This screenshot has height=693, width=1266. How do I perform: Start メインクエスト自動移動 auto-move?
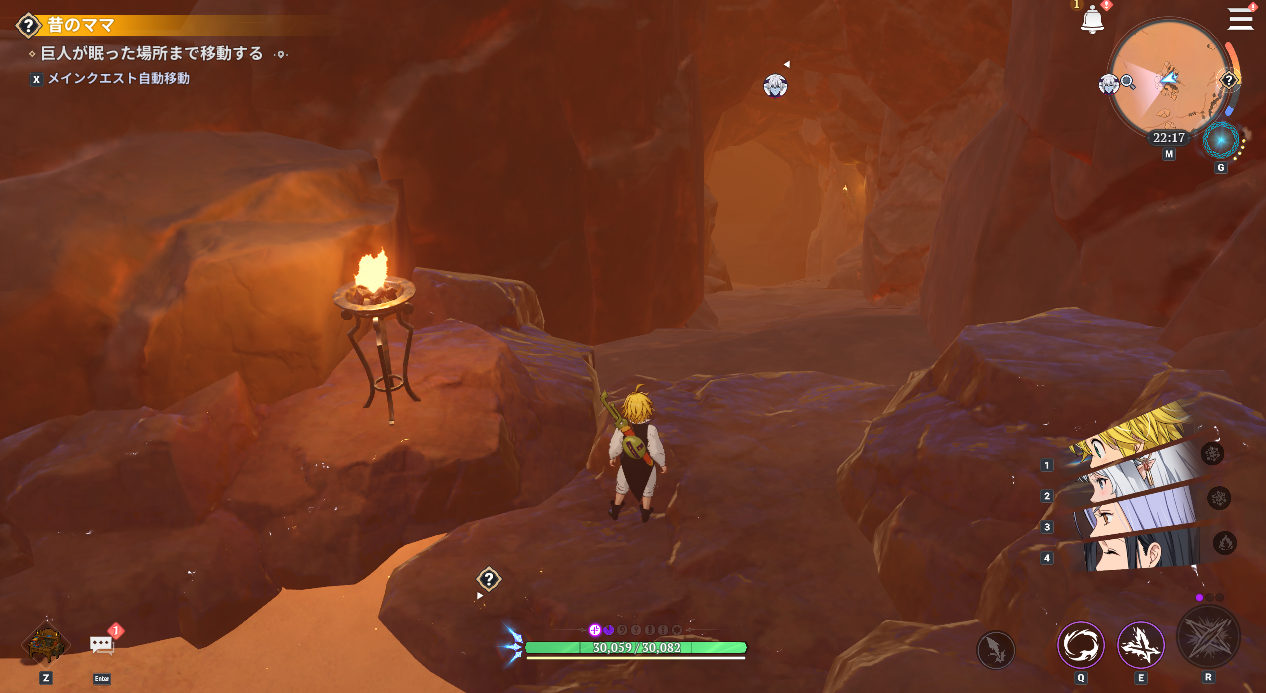pos(118,78)
